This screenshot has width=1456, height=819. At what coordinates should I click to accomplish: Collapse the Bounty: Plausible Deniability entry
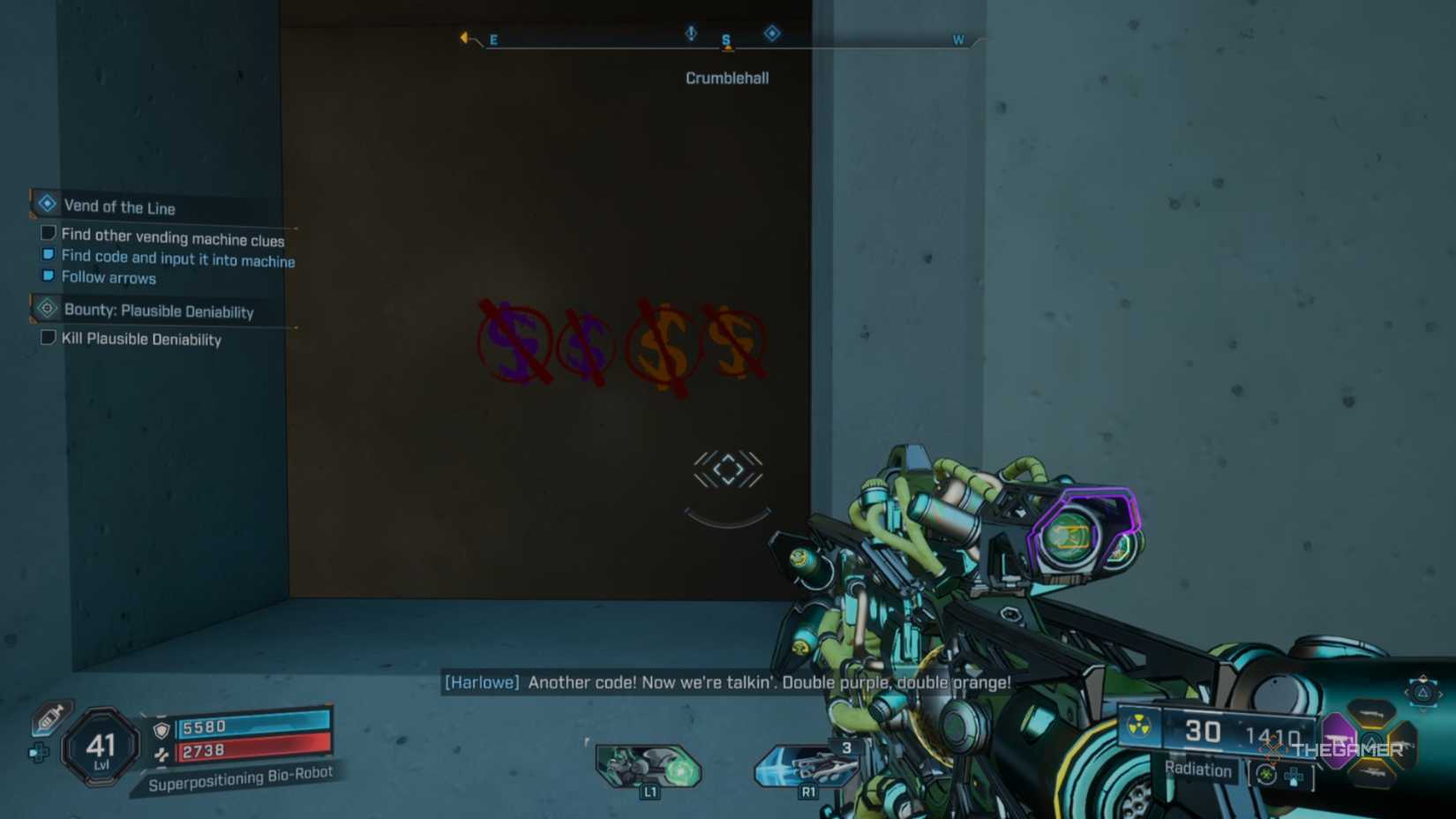tap(159, 311)
